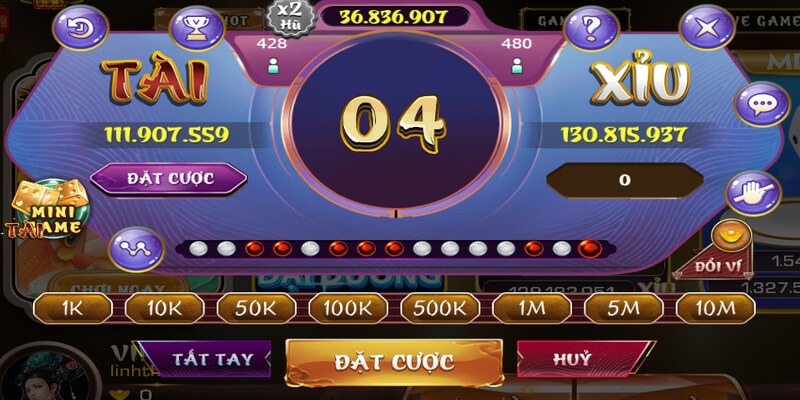The width and height of the screenshot is (800, 400).
Task: Select the 5M chip
Action: tap(624, 308)
